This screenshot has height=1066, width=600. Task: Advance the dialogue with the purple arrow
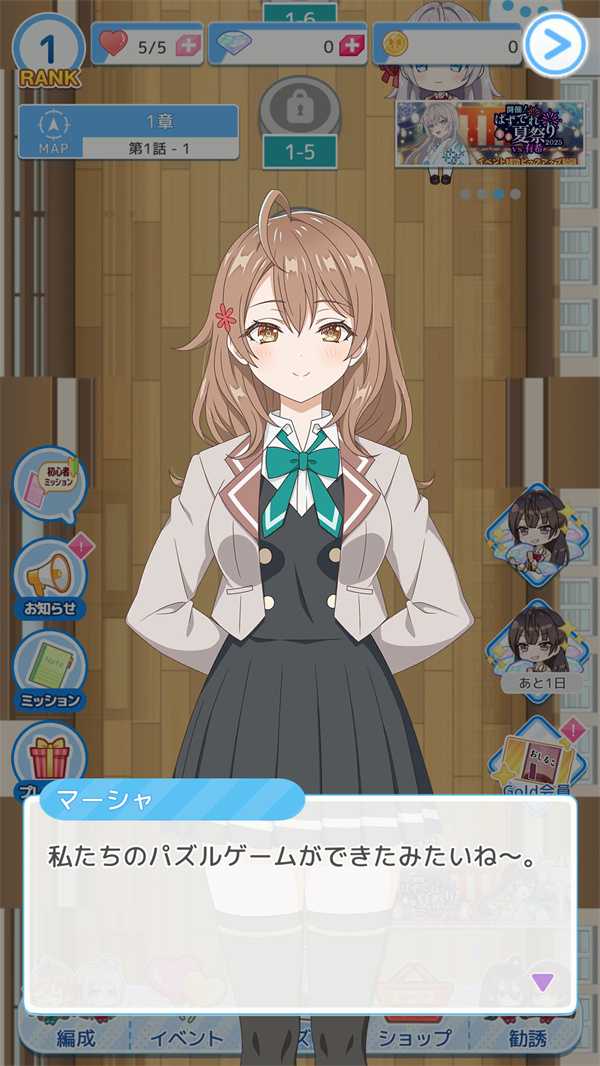(542, 981)
